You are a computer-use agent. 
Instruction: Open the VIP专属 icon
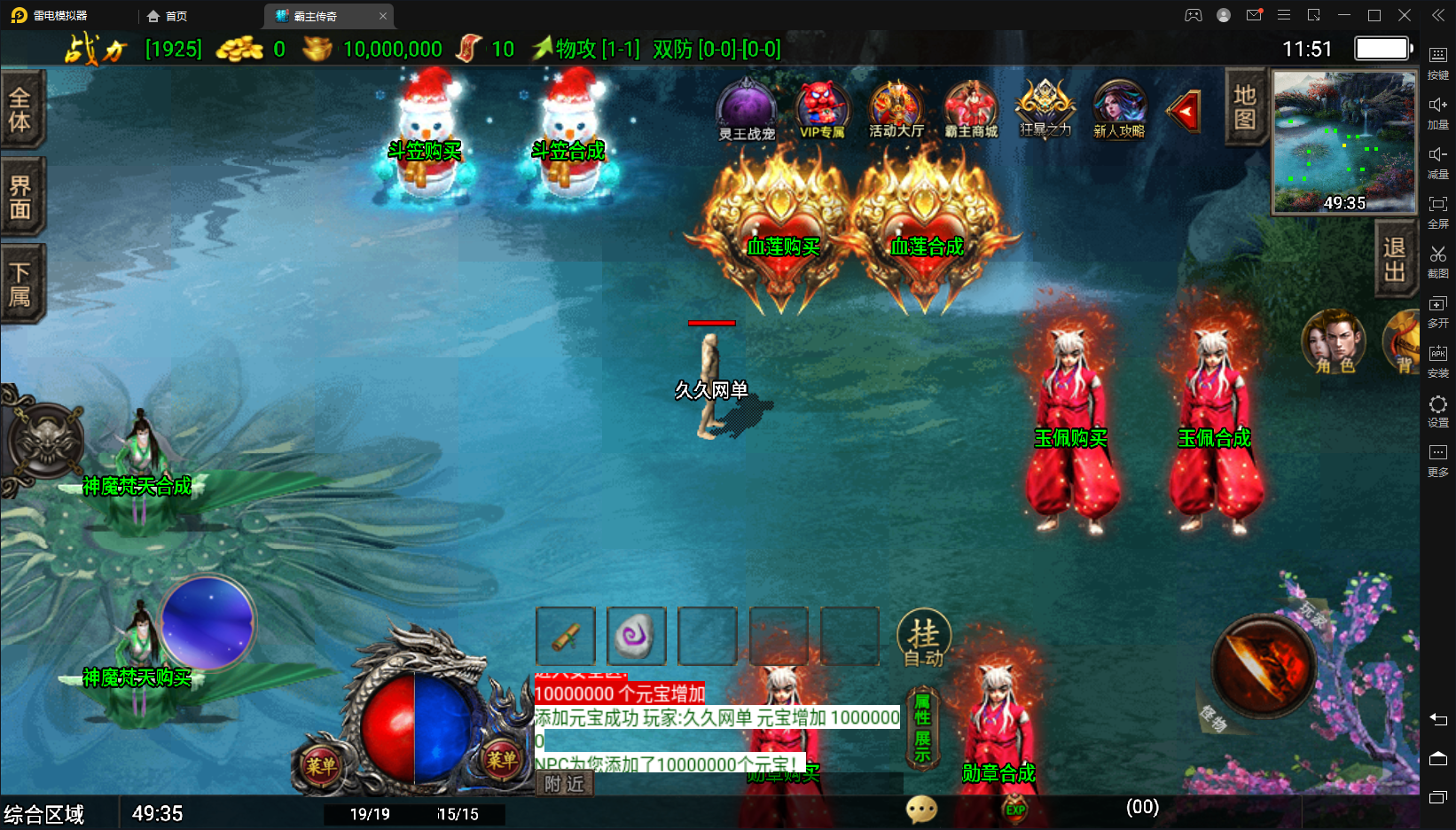(822, 109)
